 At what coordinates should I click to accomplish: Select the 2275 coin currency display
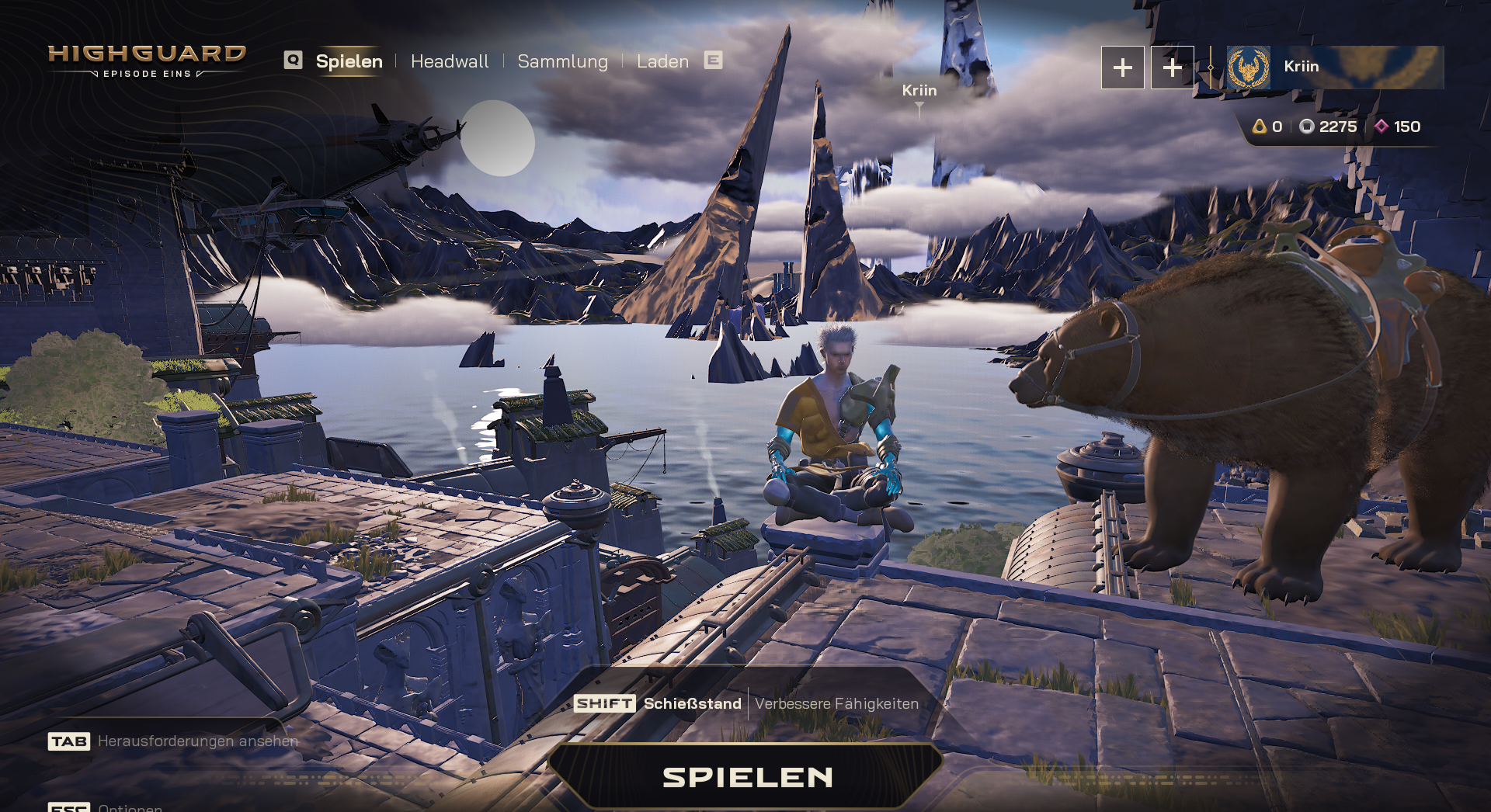1329,127
